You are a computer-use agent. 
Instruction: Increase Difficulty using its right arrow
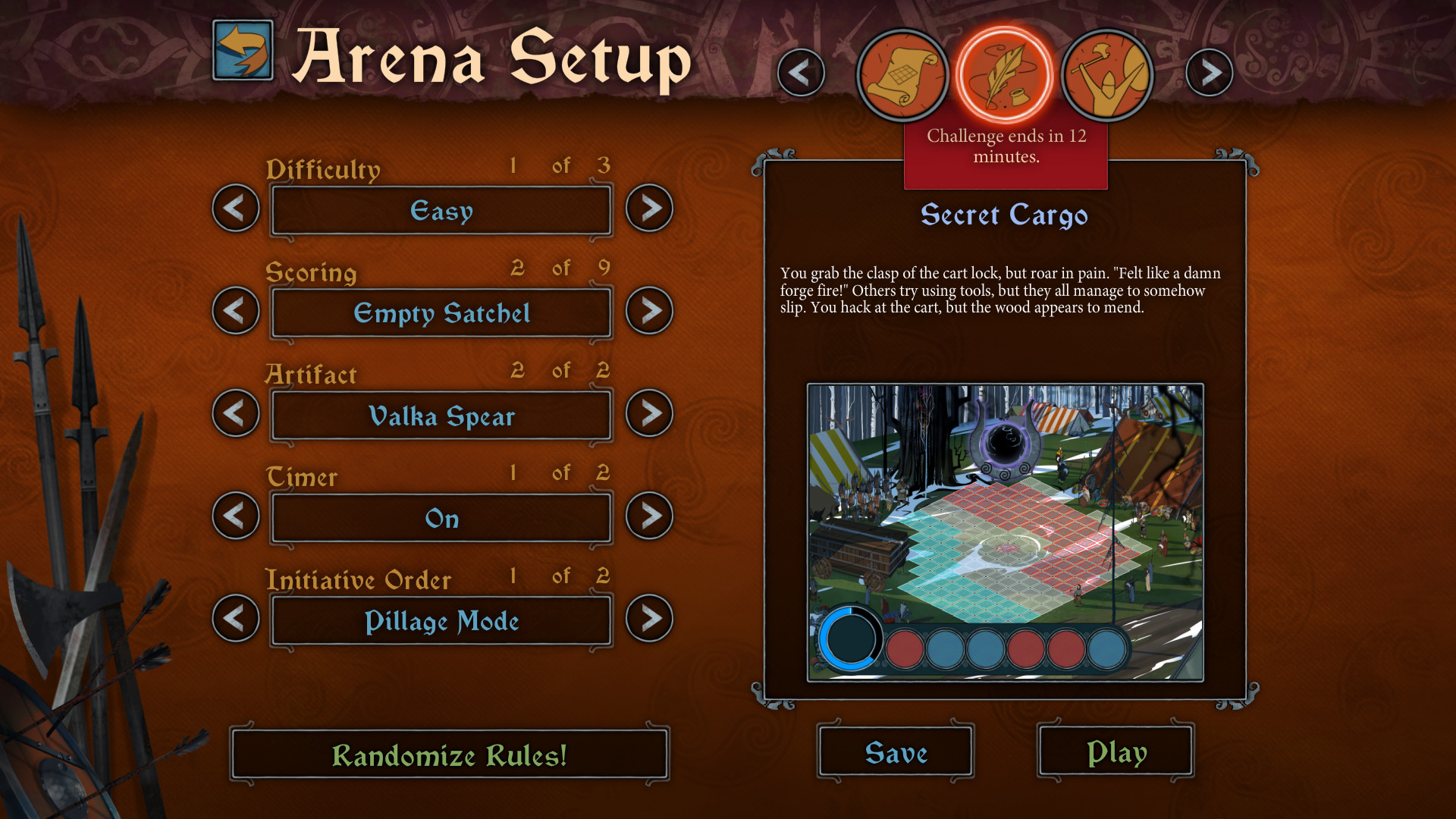[x=649, y=209]
